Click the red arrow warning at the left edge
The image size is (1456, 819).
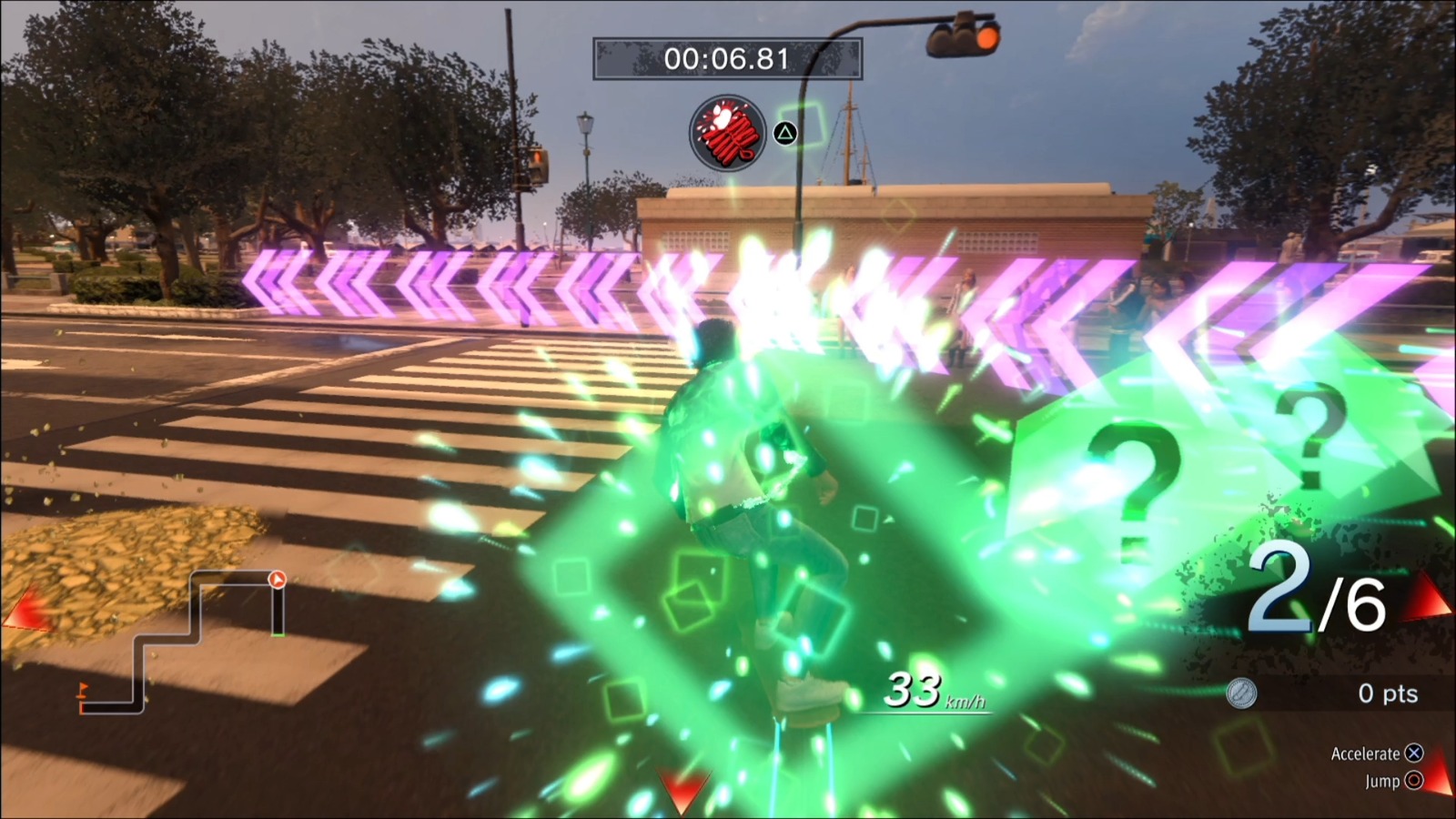(x=27, y=605)
